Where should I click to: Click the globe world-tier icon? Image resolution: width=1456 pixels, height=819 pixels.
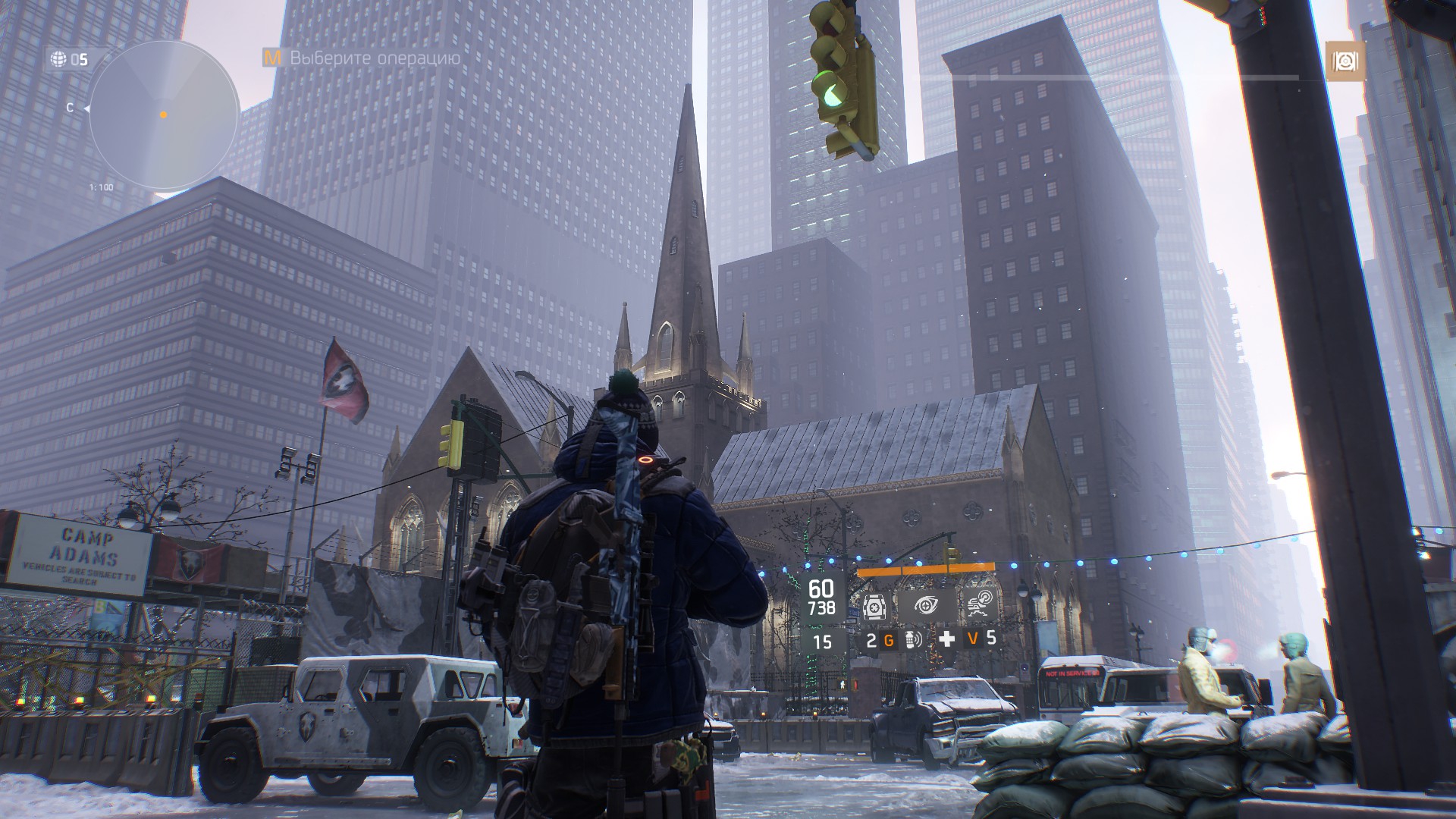tap(58, 58)
